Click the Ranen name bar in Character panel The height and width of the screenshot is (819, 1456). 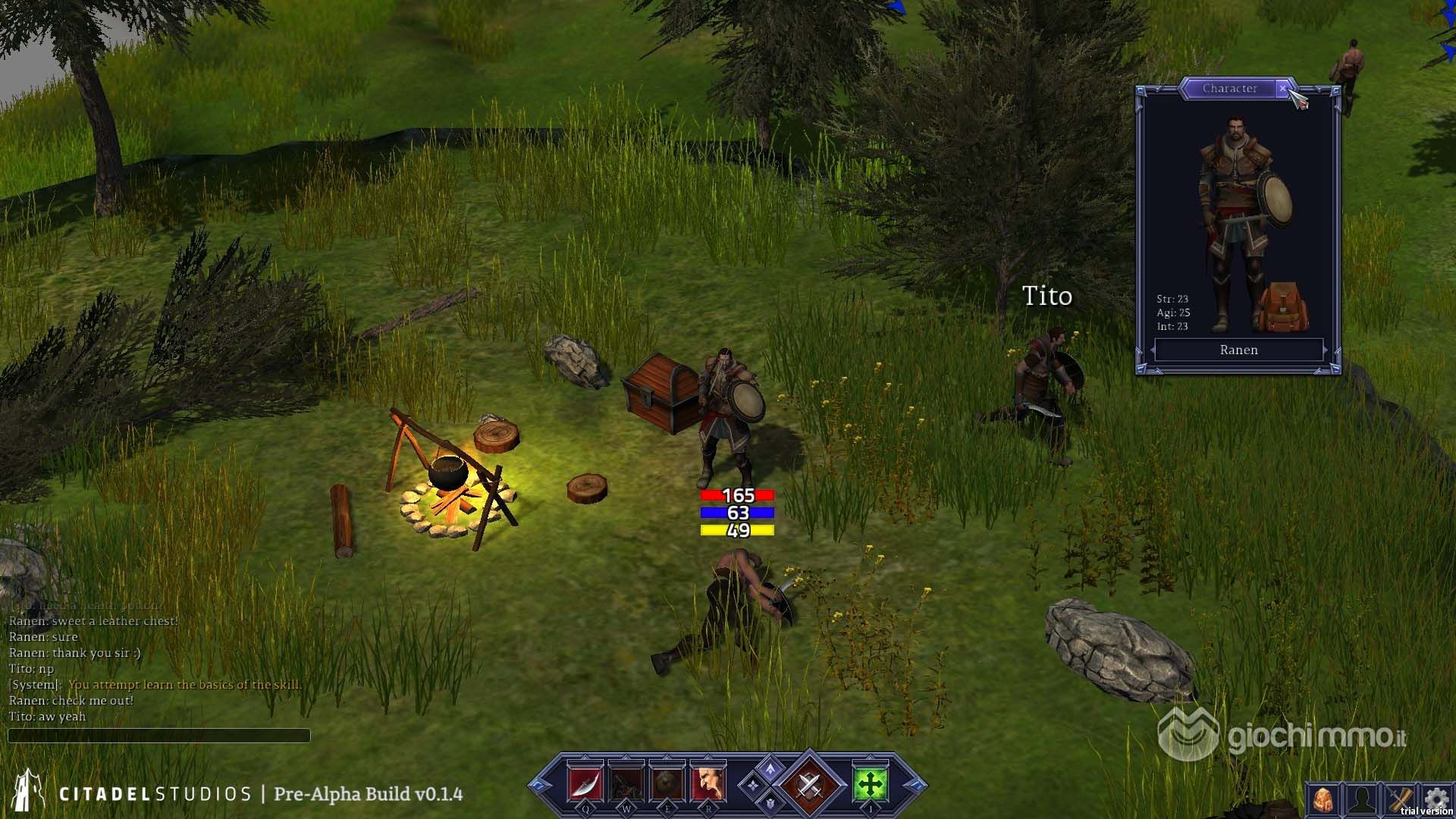1238,350
